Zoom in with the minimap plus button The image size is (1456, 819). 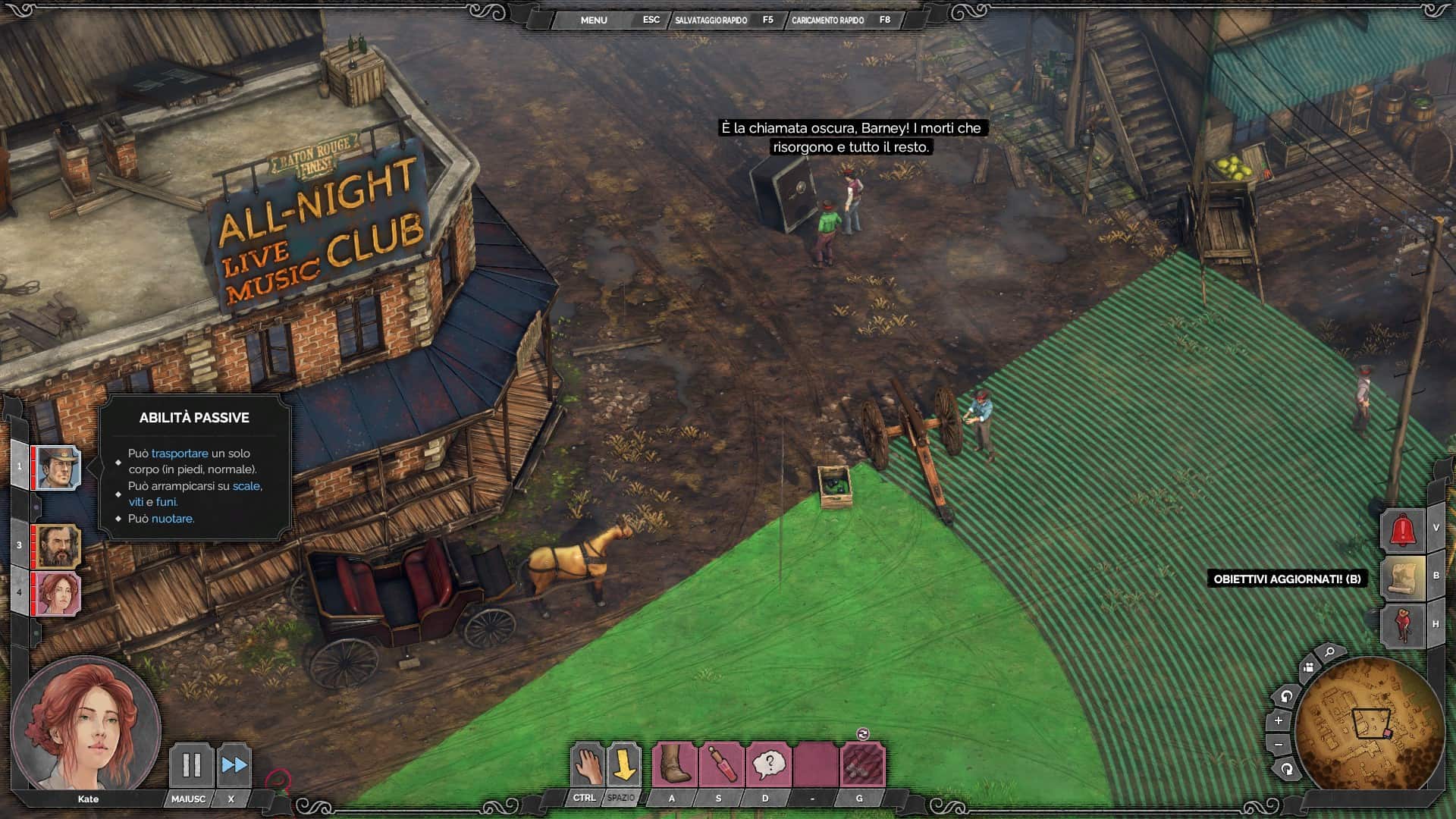(x=1279, y=720)
